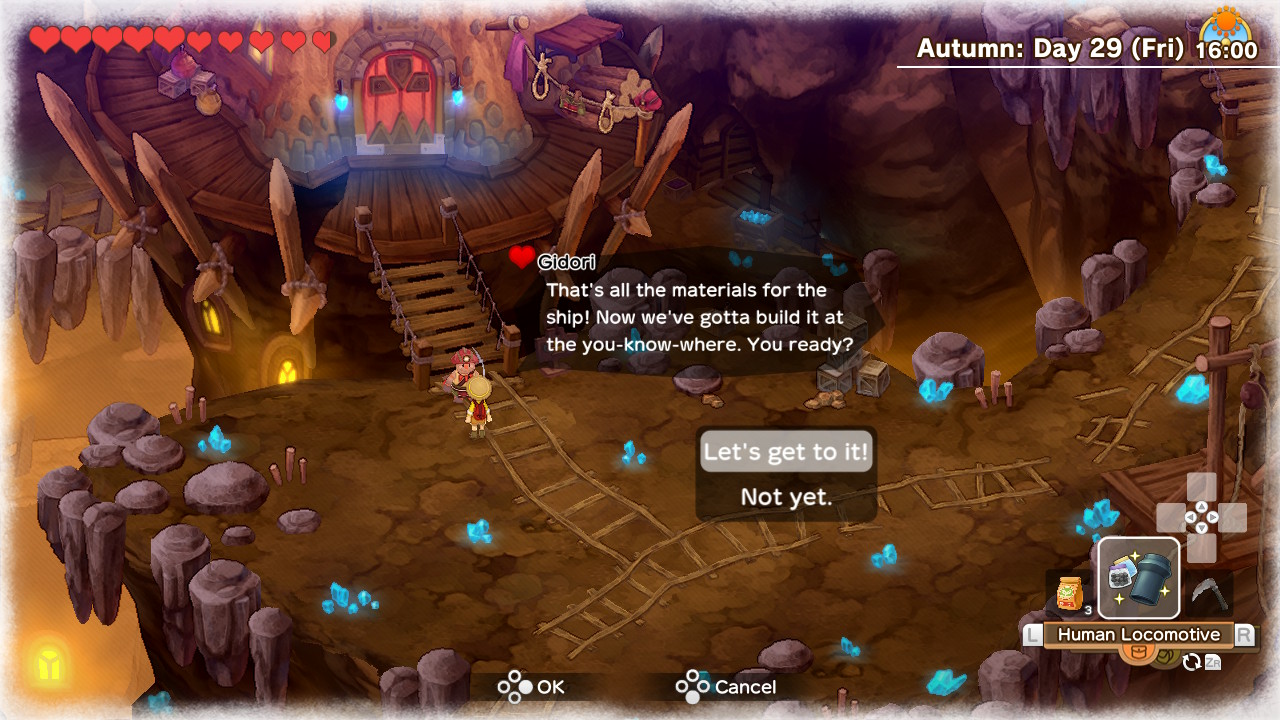Image resolution: width=1280 pixels, height=720 pixels.
Task: Select the Human Locomotive item slot
Action: pos(1139,578)
